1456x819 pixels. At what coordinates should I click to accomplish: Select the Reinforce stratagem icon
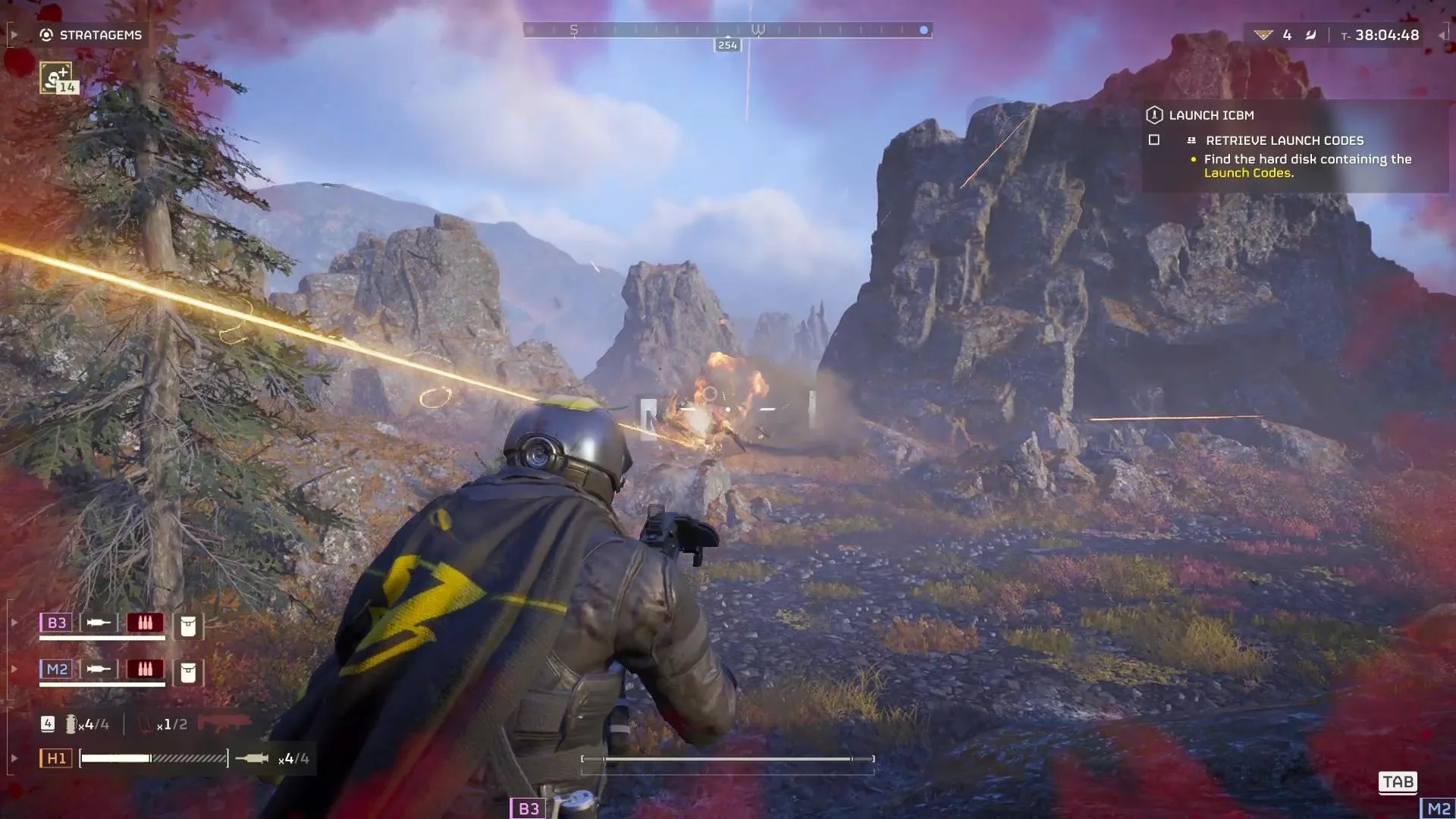(x=56, y=77)
